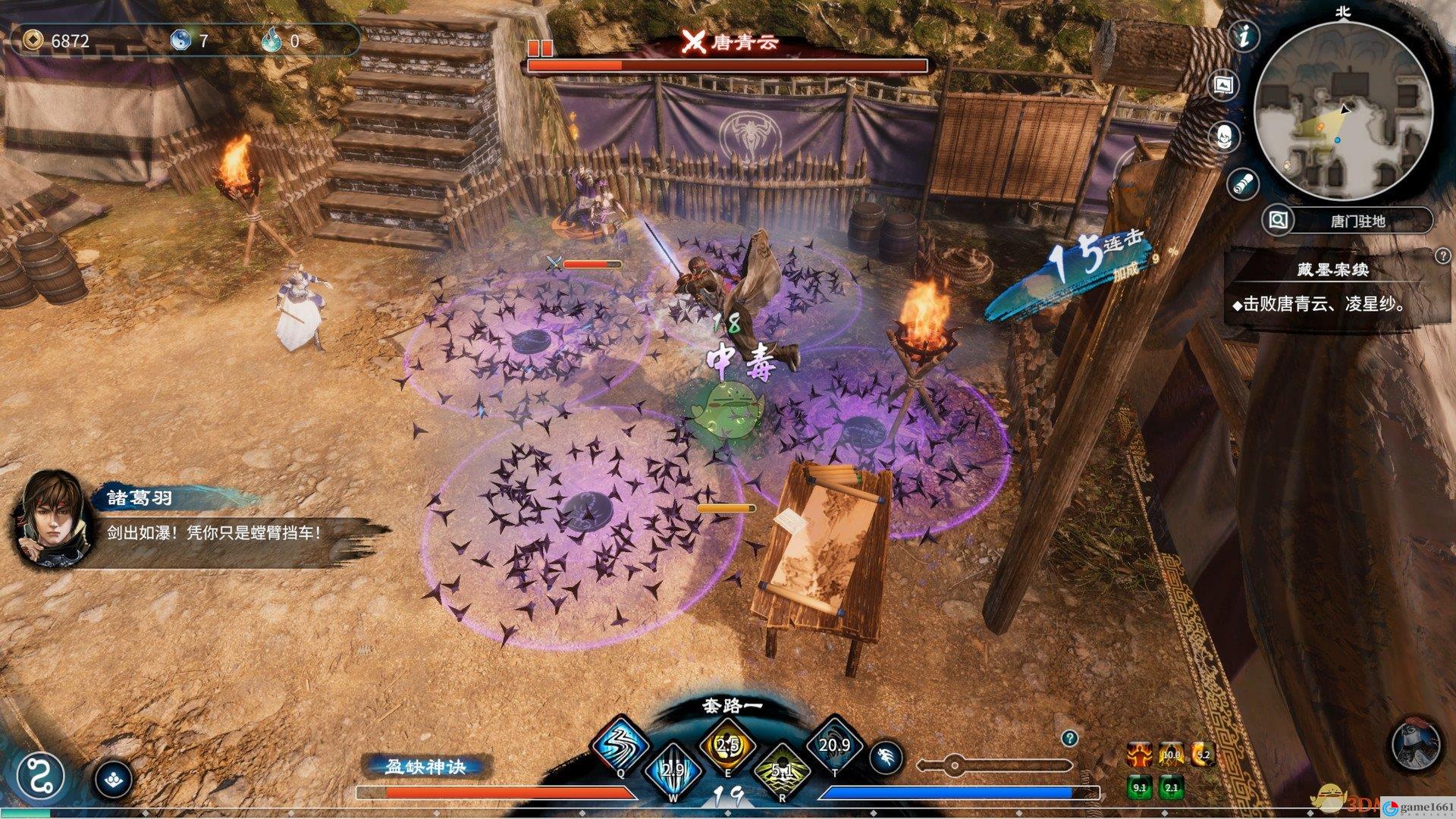Click the quest tracker help question mark
Image resolution: width=1456 pixels, height=819 pixels.
pyautogui.click(x=1442, y=257)
